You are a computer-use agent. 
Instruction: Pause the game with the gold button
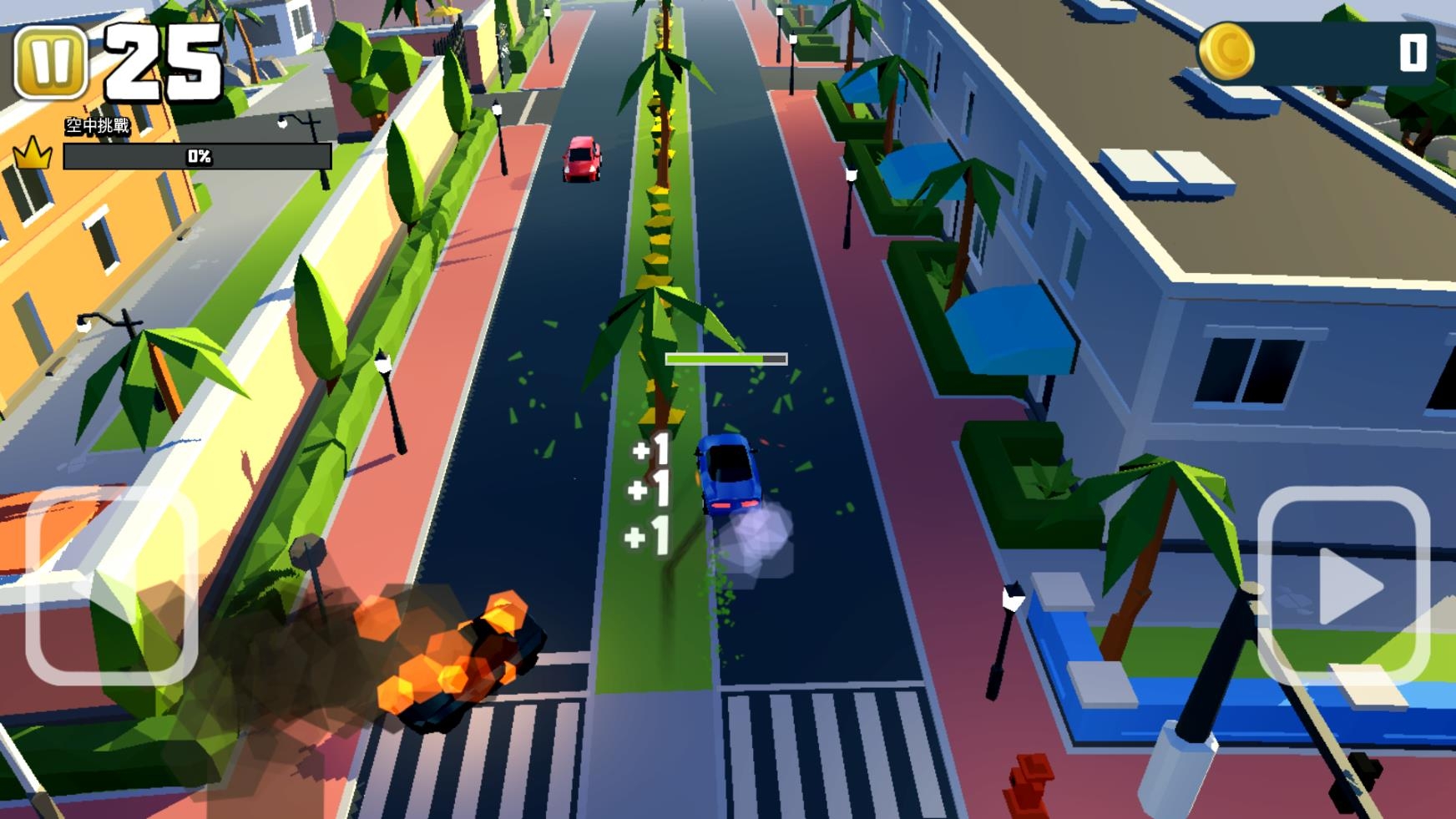[51, 63]
